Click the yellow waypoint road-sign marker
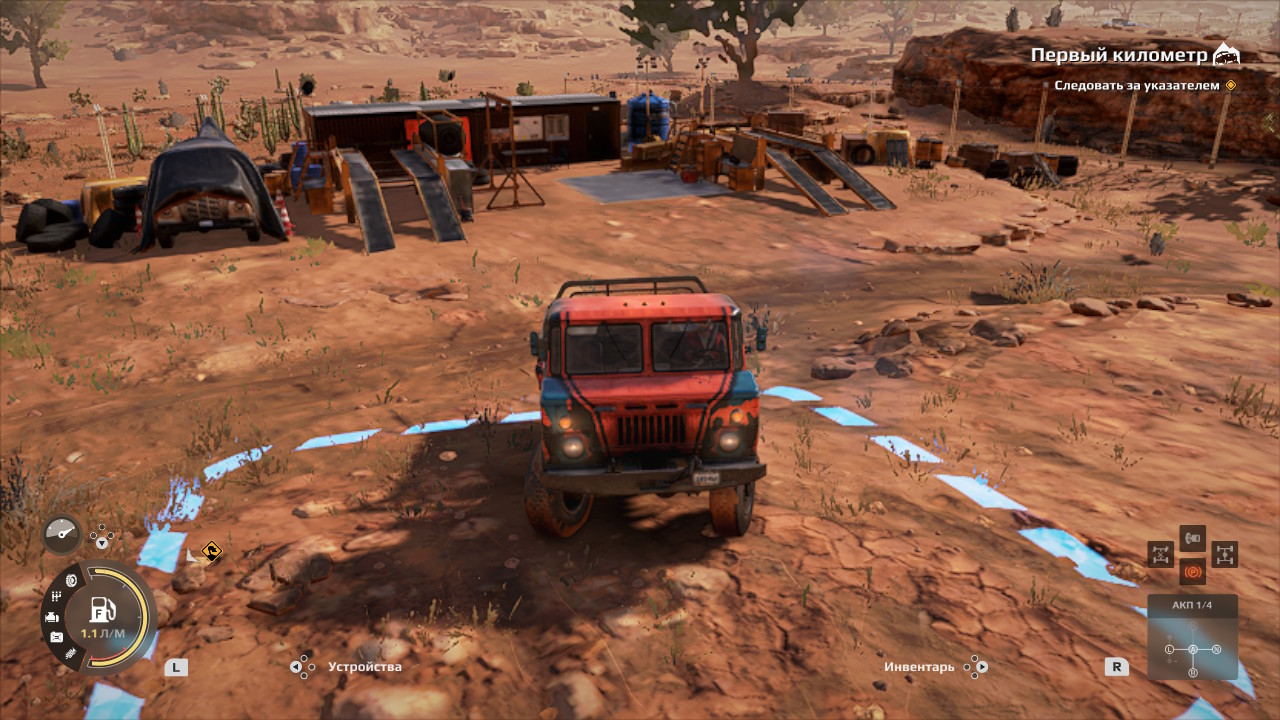The width and height of the screenshot is (1280, 720). click(210, 550)
